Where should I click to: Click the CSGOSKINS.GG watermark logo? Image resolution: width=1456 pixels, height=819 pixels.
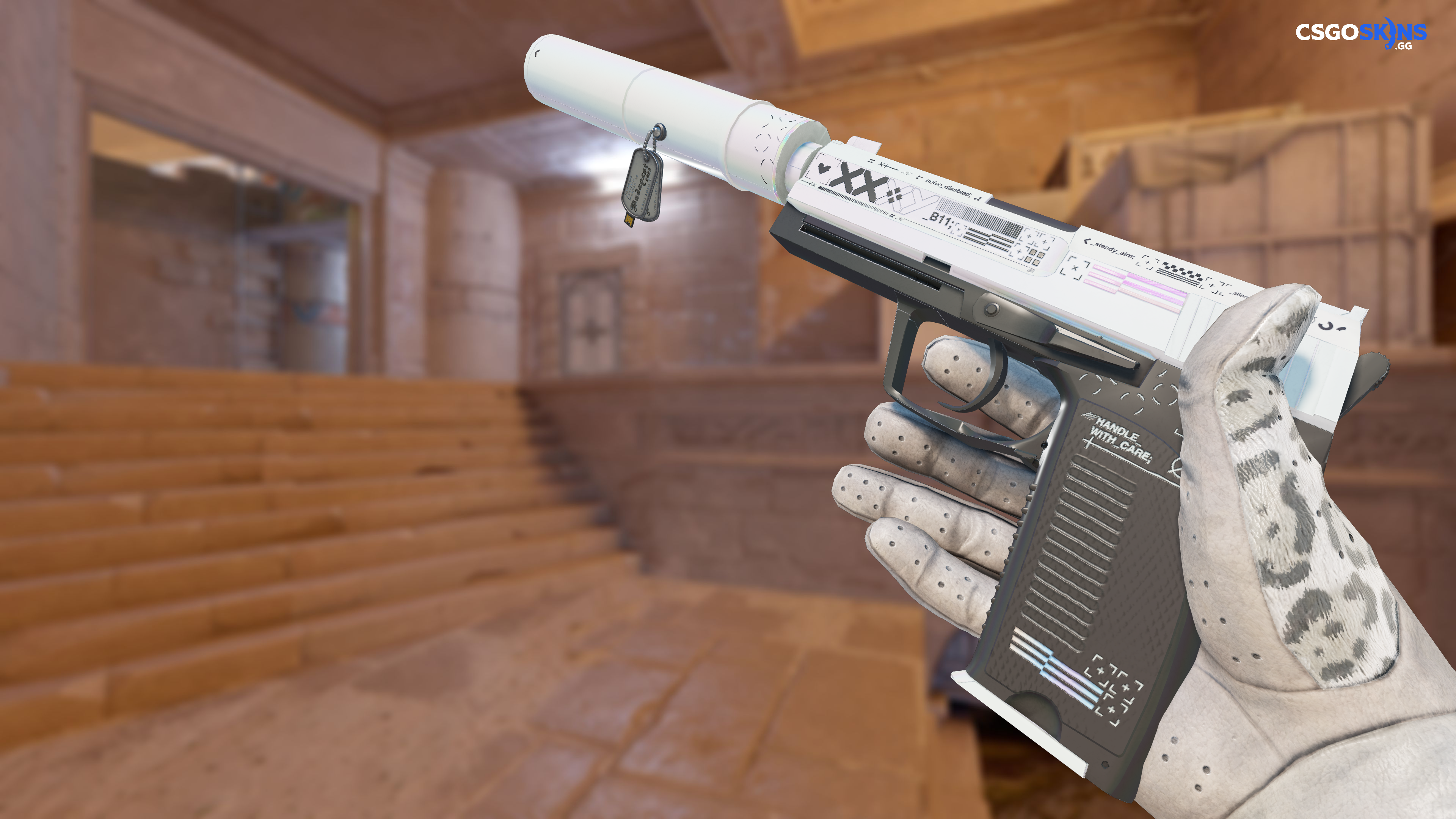point(1360,33)
